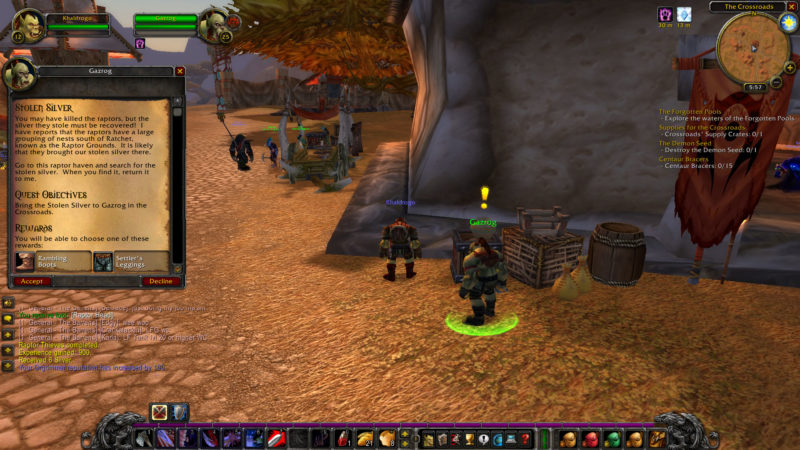Decline the Stolen Silver quest
The width and height of the screenshot is (800, 450).
(161, 281)
